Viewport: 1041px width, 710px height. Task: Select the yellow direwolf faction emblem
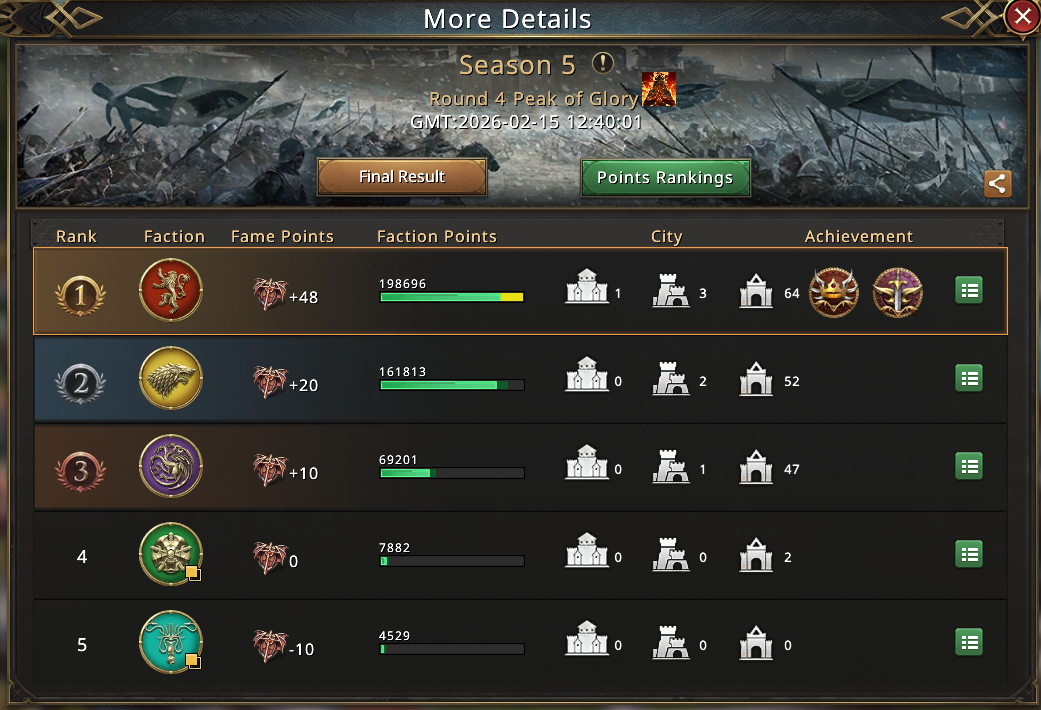(171, 378)
